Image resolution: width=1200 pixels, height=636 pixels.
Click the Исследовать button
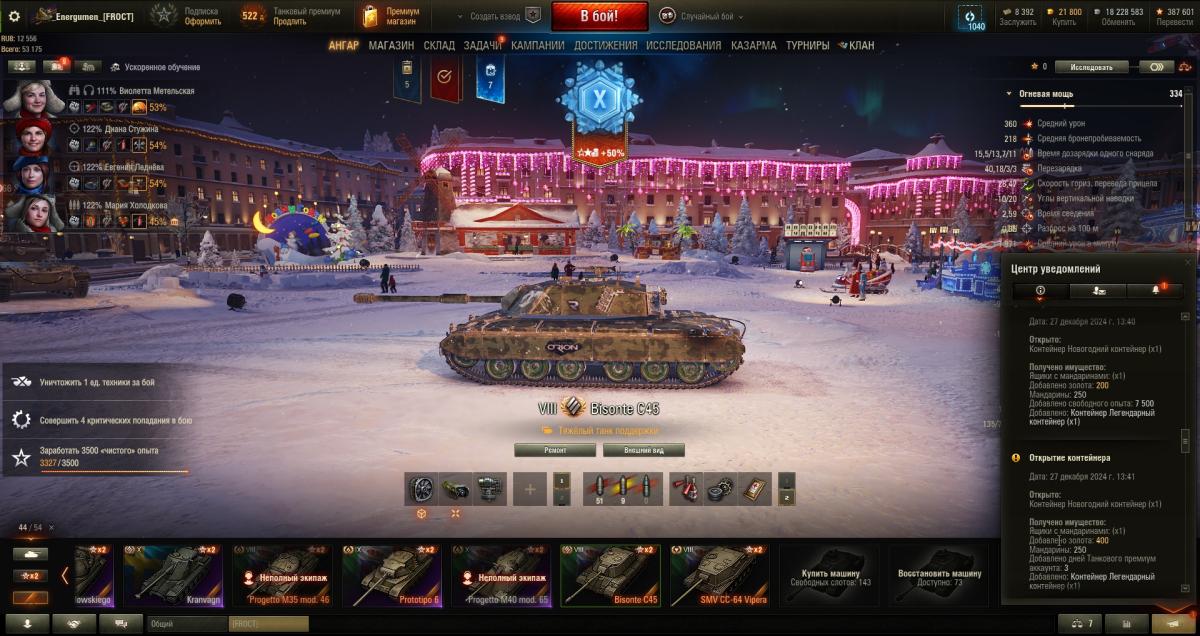[x=1091, y=67]
